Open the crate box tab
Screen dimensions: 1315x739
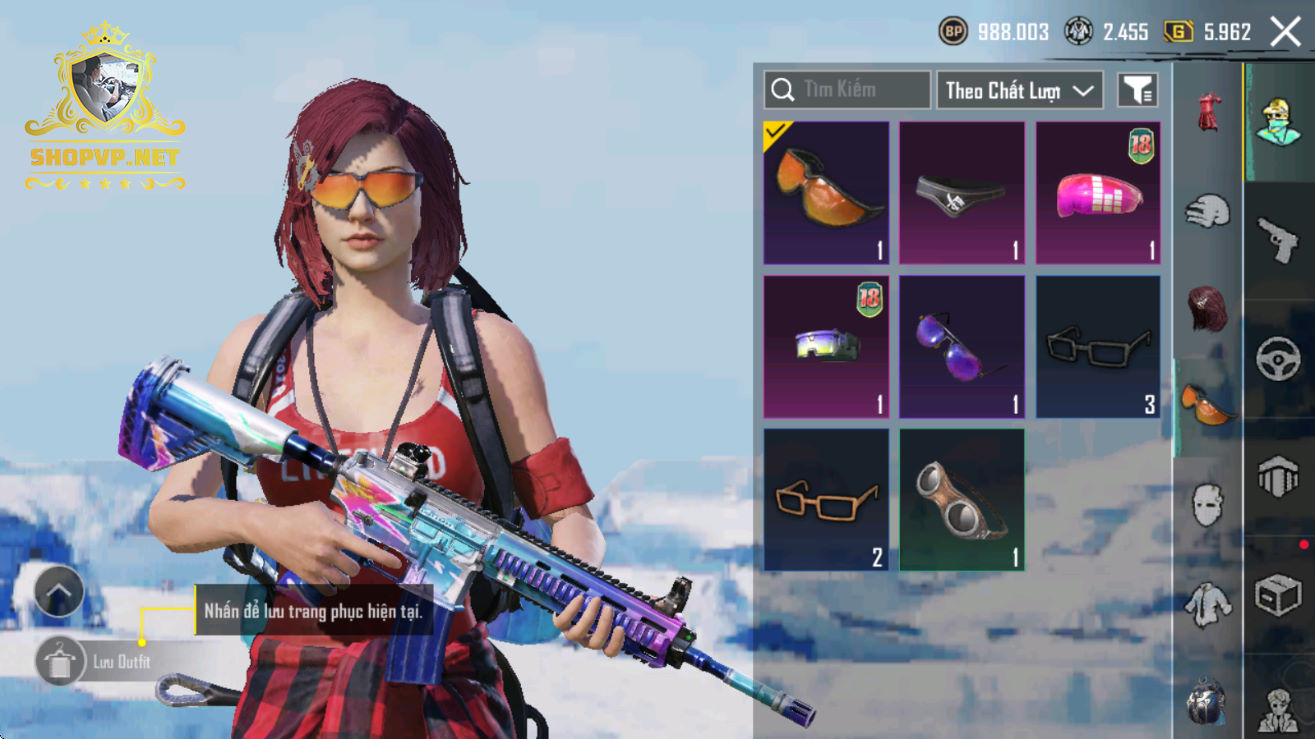[x=1278, y=597]
